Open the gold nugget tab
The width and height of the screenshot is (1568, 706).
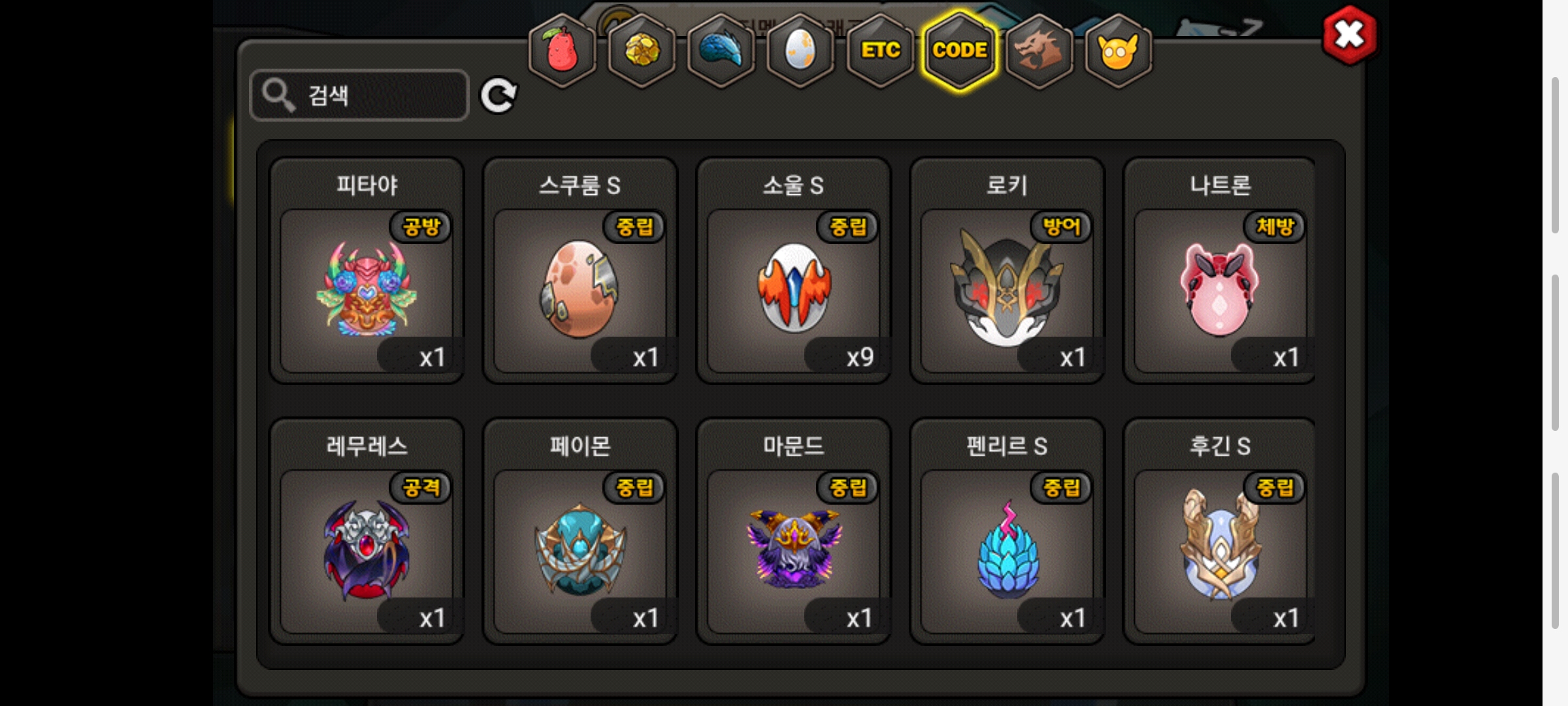coord(642,51)
